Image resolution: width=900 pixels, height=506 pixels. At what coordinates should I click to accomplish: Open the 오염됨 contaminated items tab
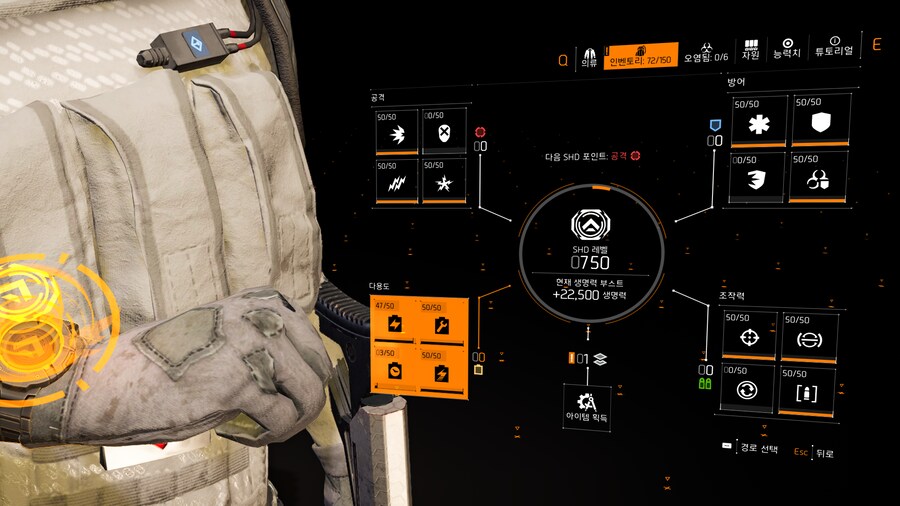706,52
